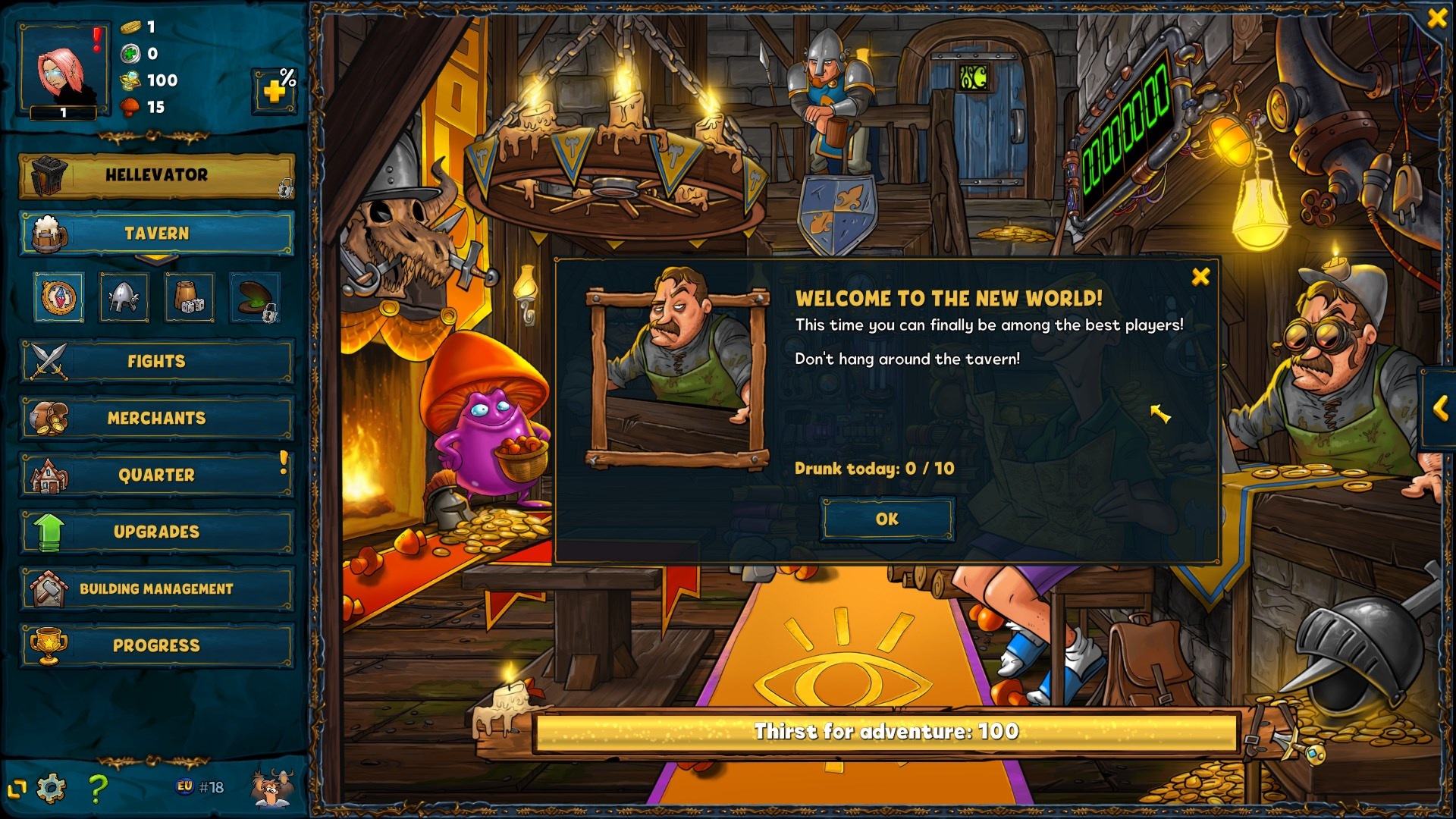Select the compass tavern sub-icon
Viewport: 1456px width, 819px height.
point(59,297)
